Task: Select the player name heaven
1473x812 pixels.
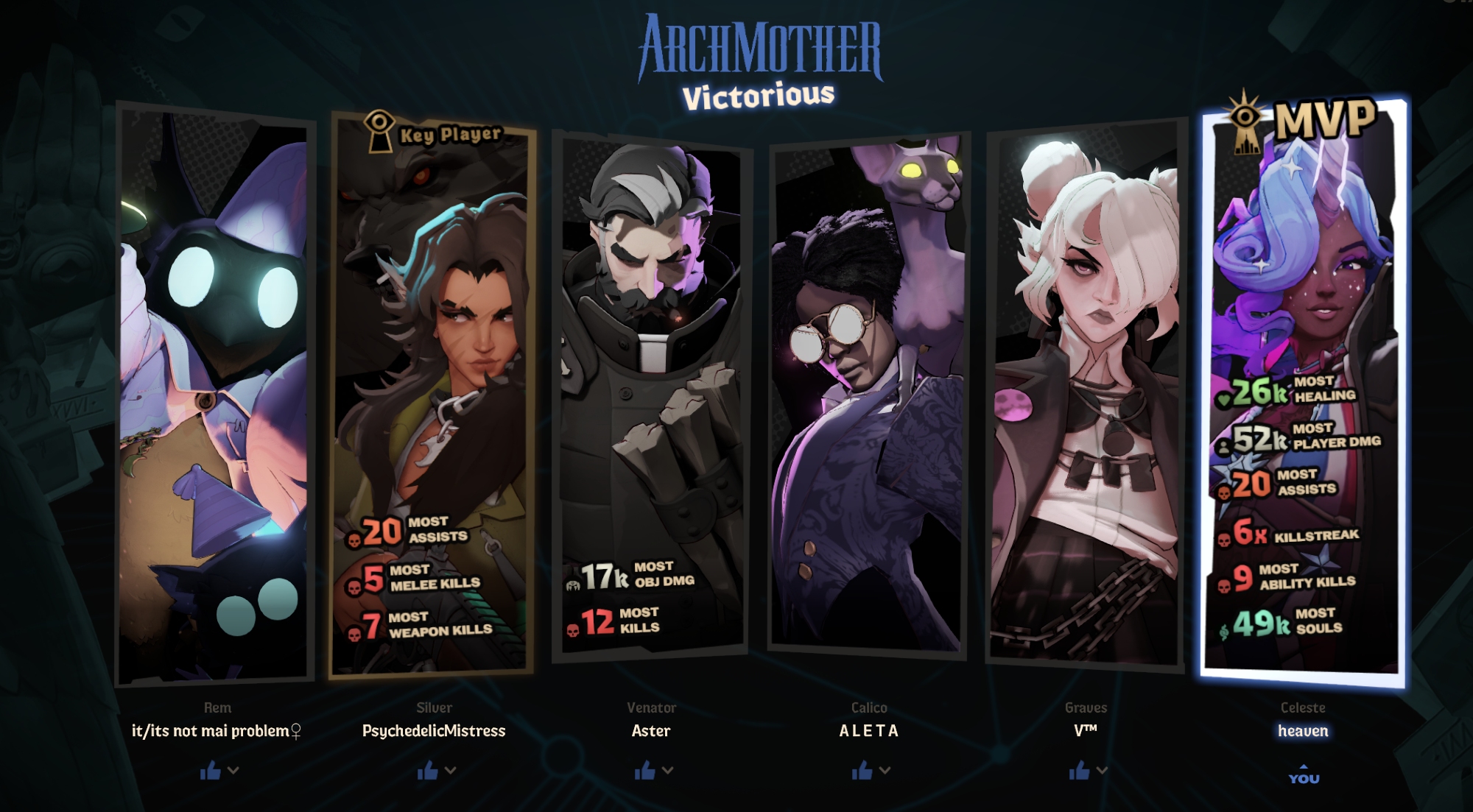Action: (1303, 731)
